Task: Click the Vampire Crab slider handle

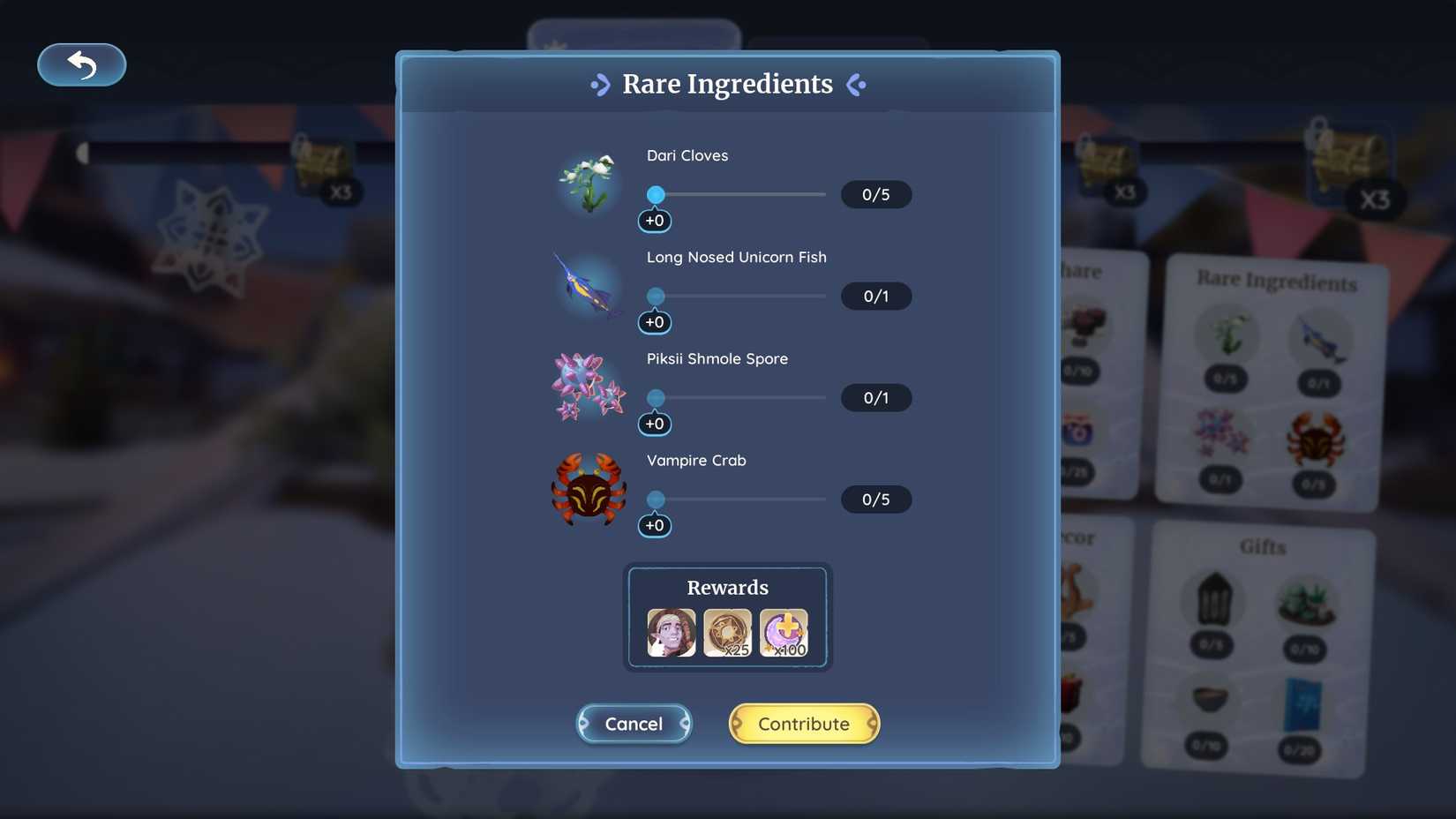Action: click(656, 499)
